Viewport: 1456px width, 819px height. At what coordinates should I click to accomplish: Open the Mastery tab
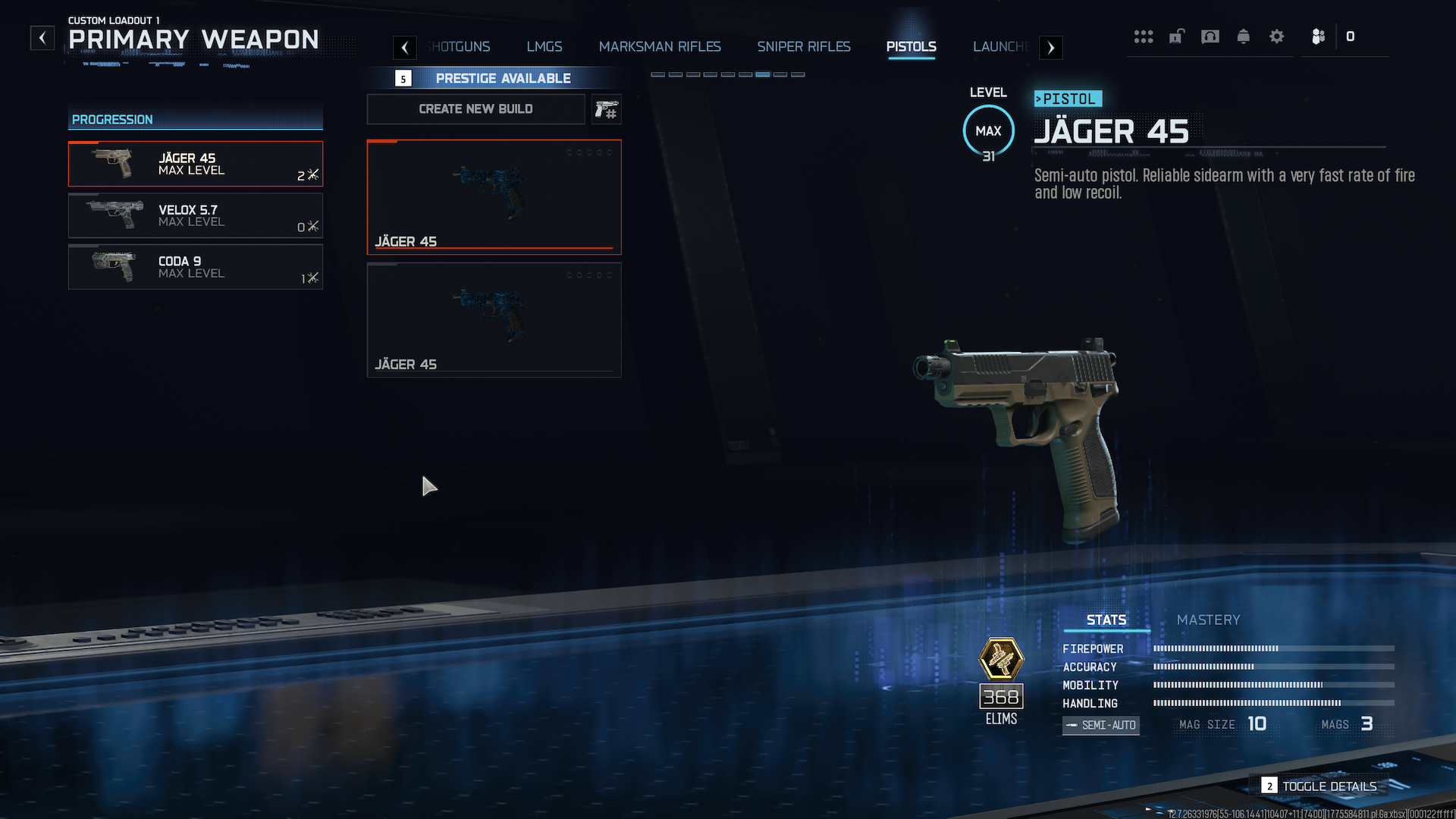tap(1208, 620)
